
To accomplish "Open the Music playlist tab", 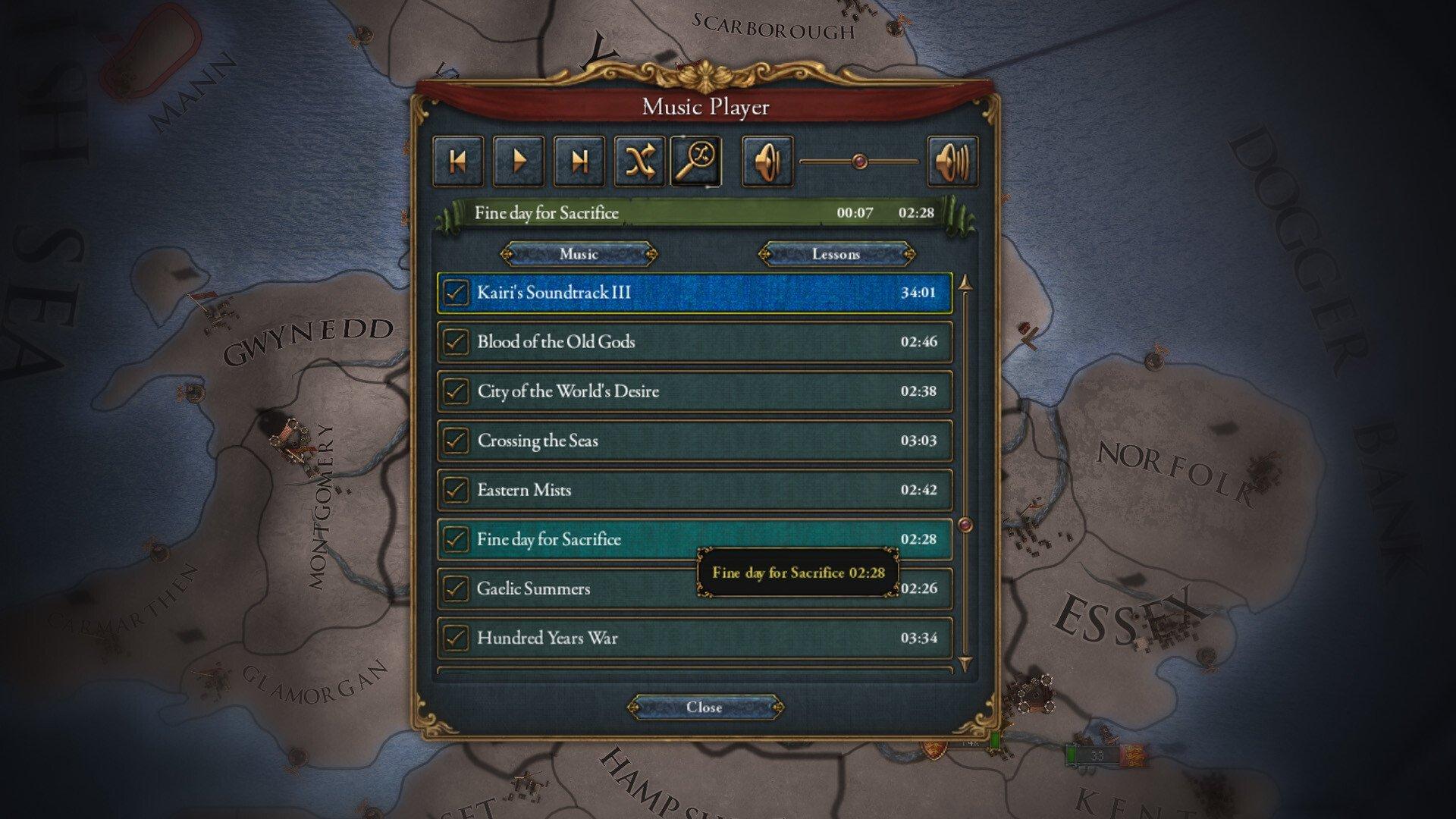I will (x=579, y=254).
